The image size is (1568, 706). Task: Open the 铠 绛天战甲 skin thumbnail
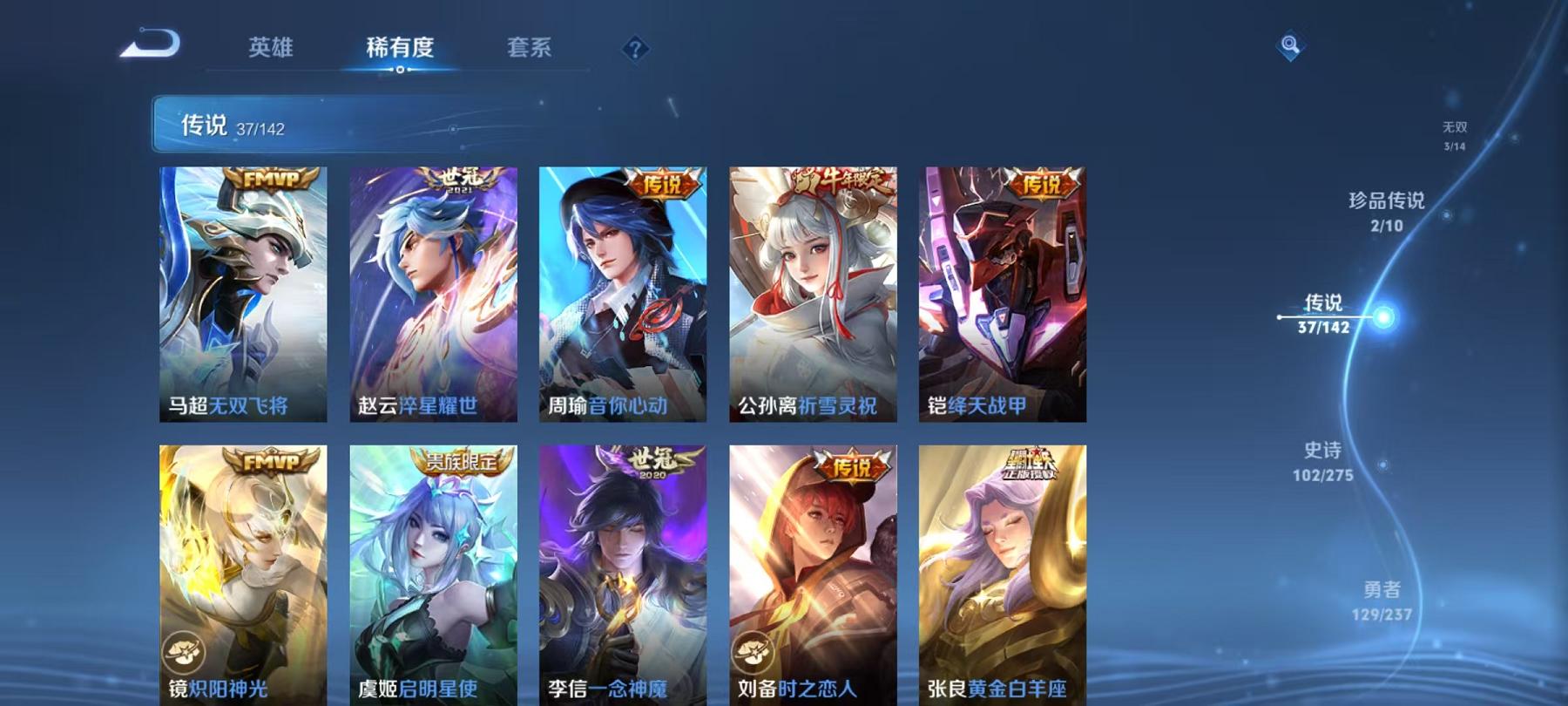pyautogui.click(x=1002, y=296)
